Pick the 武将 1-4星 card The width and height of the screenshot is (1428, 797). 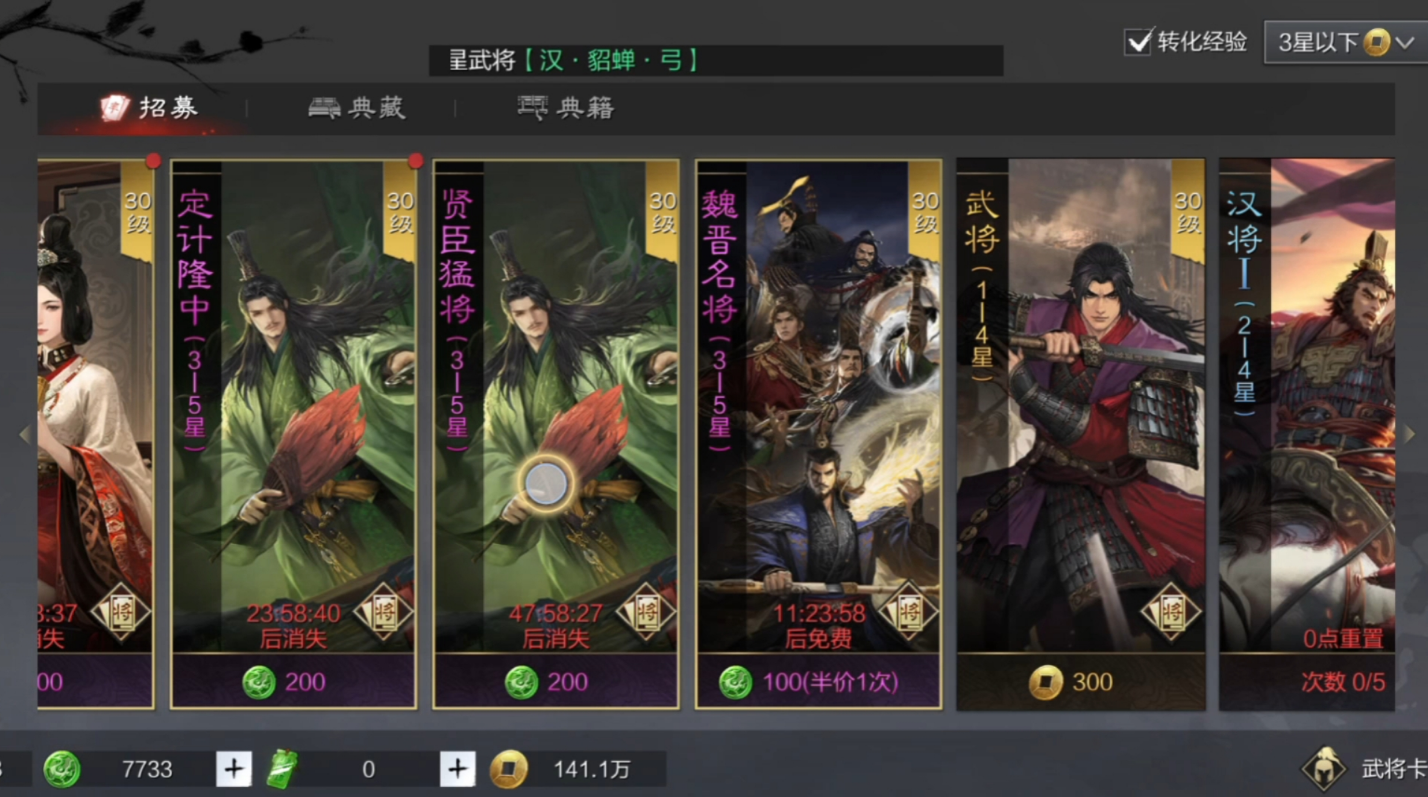click(x=1080, y=400)
